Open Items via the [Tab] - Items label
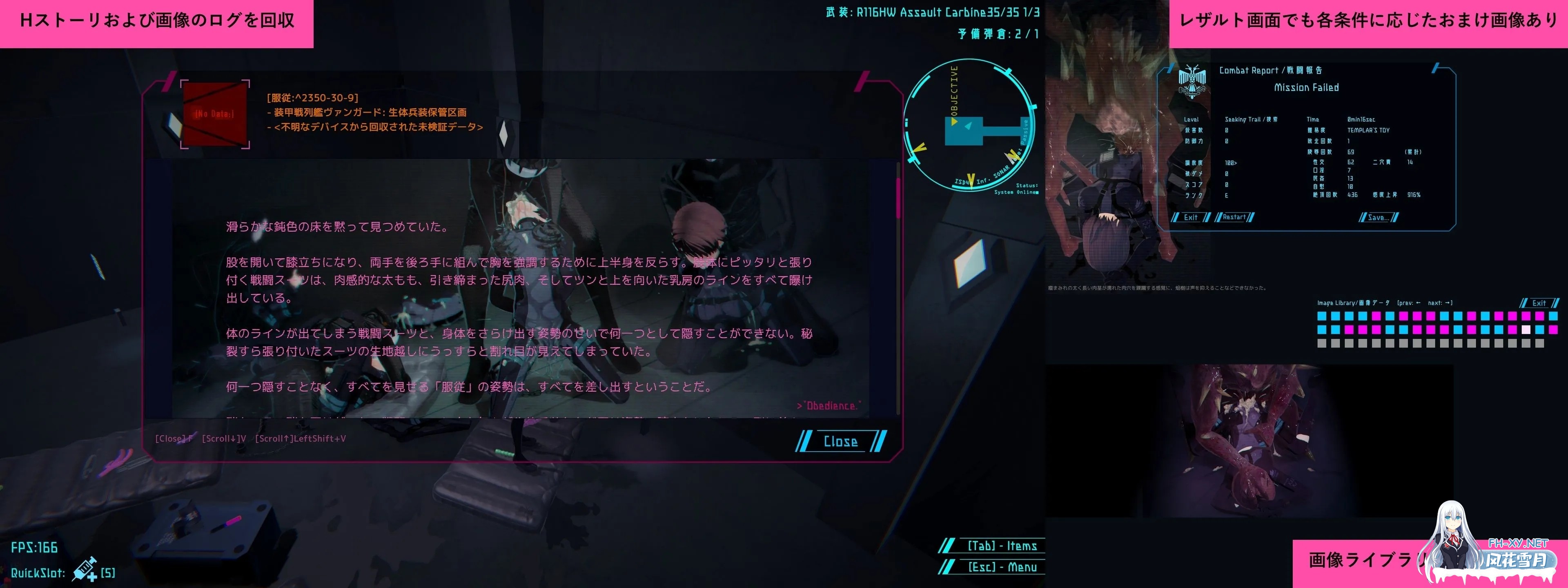 click(1001, 546)
